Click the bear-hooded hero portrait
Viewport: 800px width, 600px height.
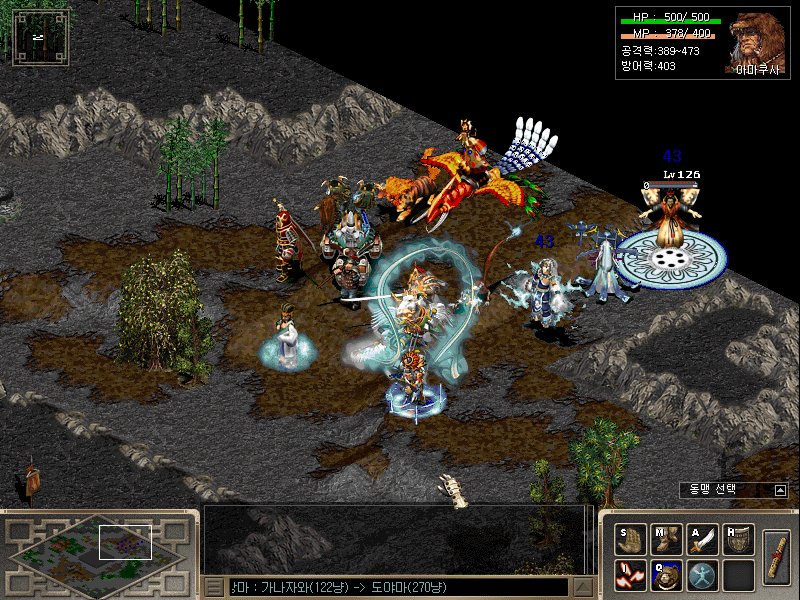coord(757,42)
